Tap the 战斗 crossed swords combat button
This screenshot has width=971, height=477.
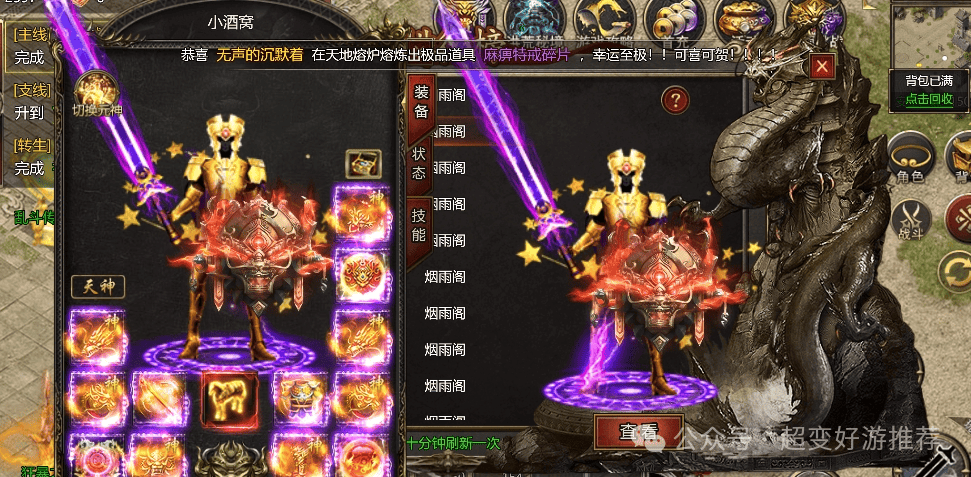pos(910,220)
